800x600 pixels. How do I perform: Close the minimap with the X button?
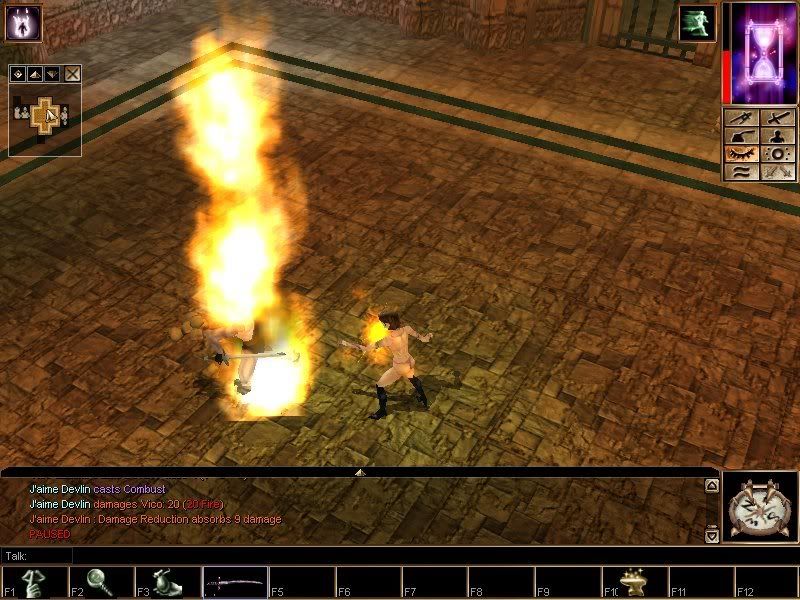pyautogui.click(x=72, y=74)
